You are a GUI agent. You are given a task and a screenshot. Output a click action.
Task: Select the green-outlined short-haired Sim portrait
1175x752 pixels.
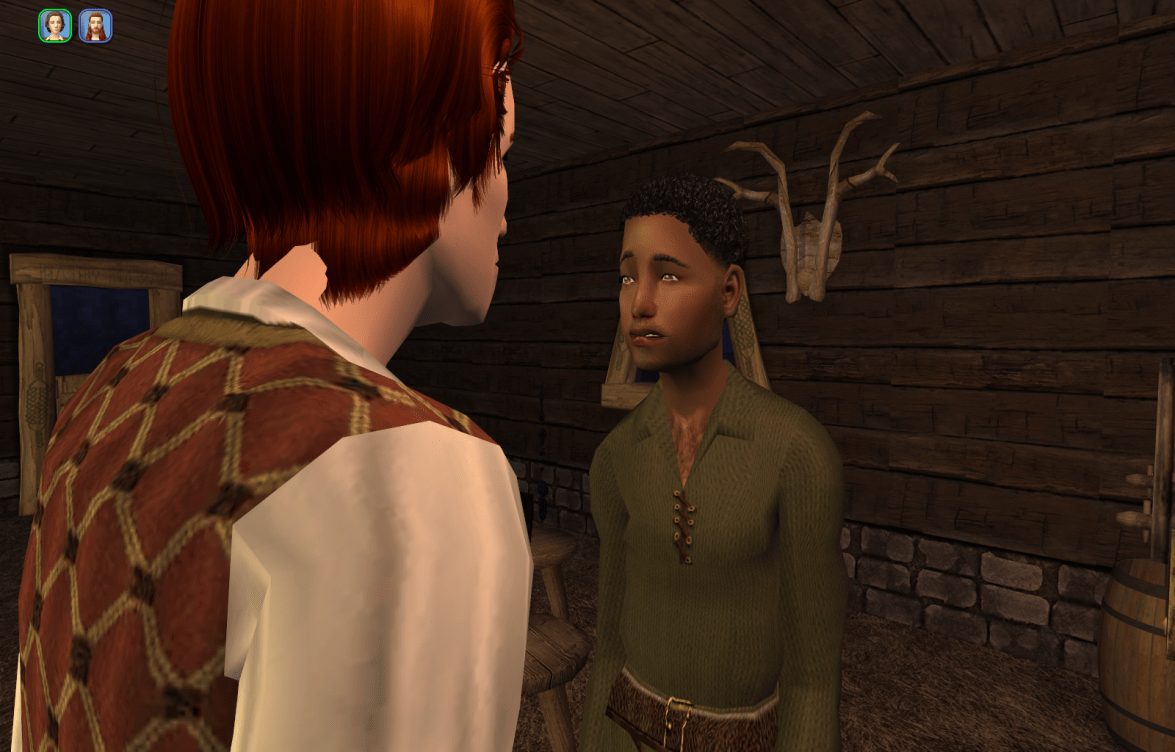pyautogui.click(x=55, y=26)
